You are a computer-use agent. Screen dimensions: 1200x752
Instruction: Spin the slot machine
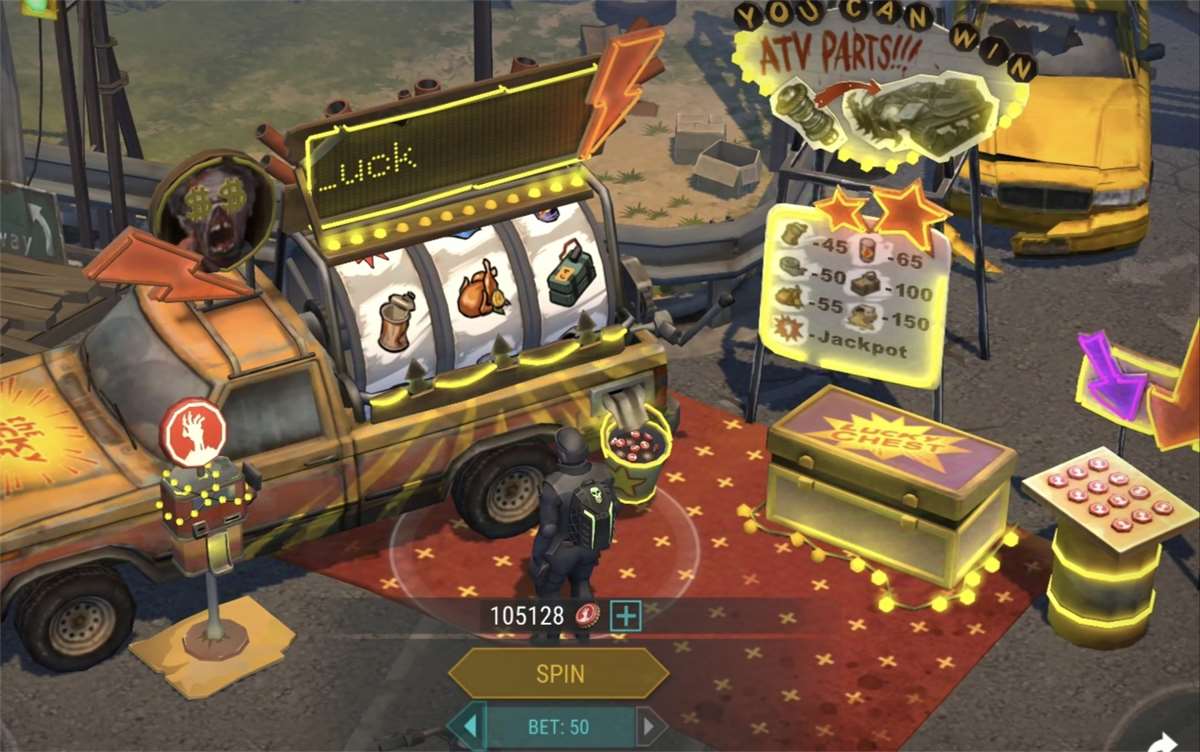coord(558,673)
